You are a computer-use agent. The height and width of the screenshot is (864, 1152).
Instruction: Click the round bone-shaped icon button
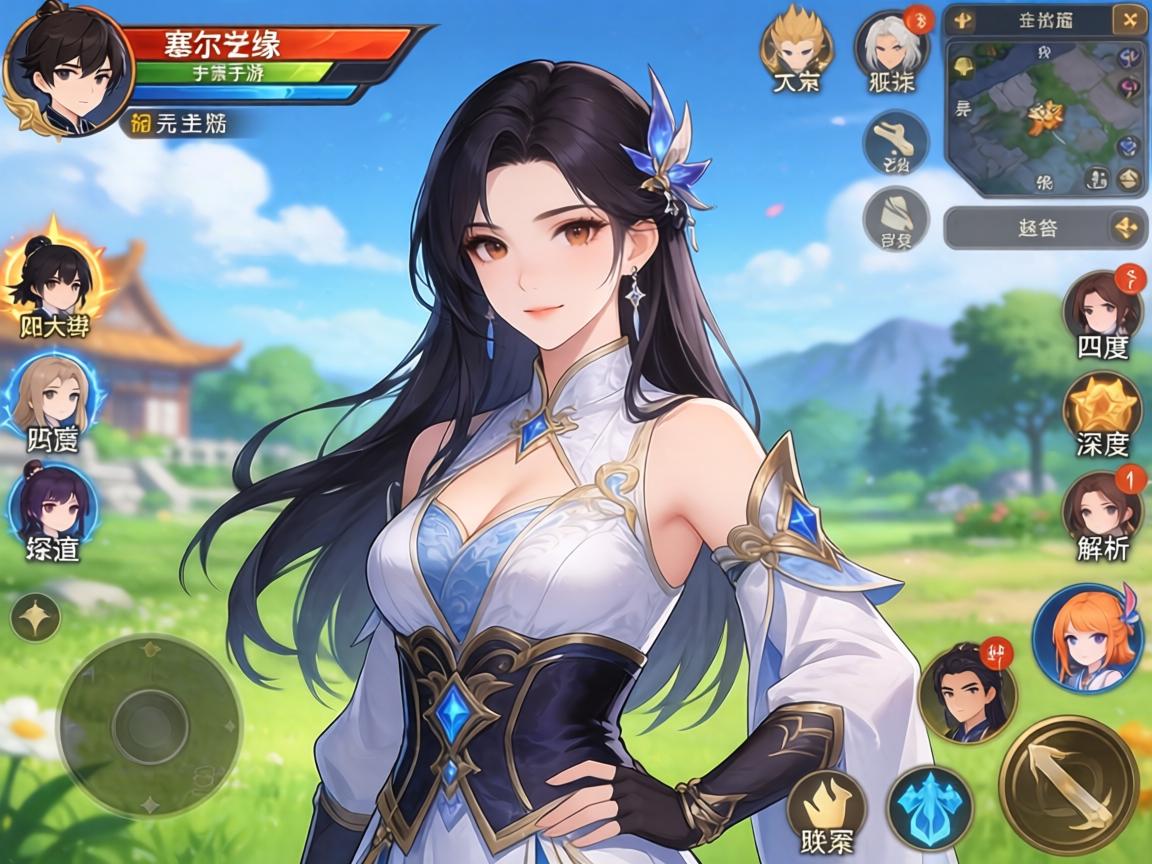(896, 141)
